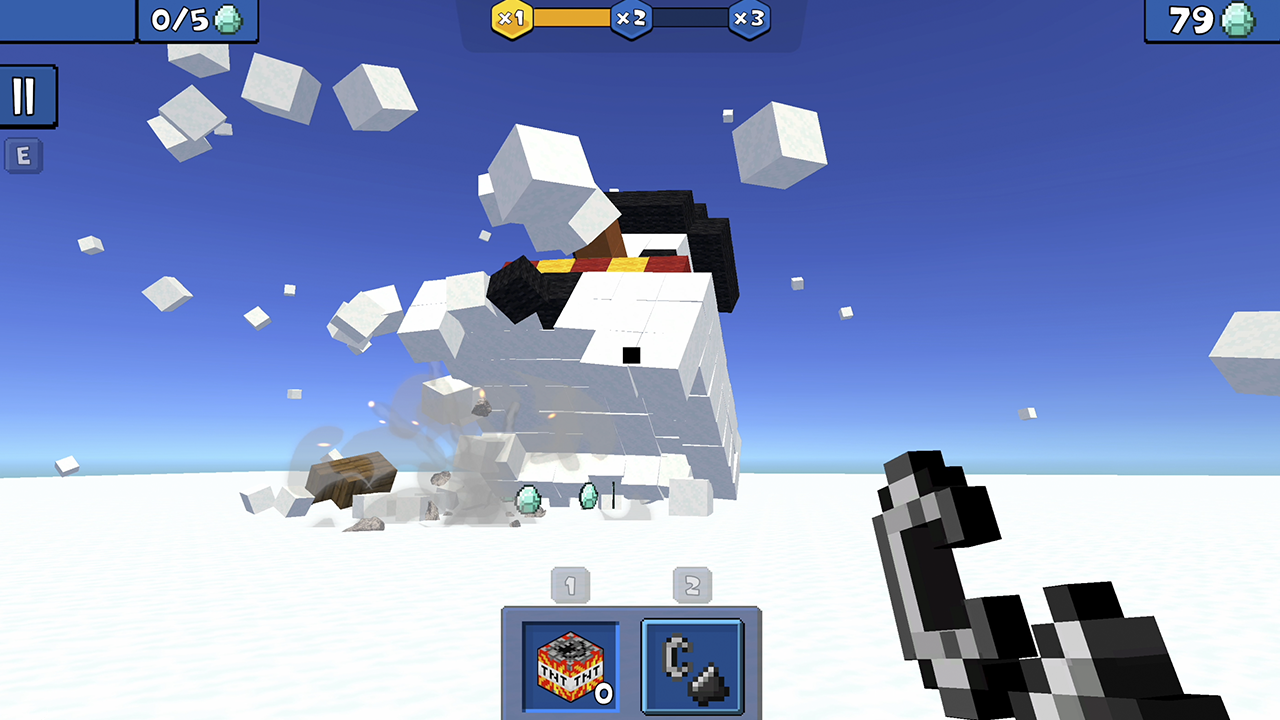Screen dimensions: 1280x720
Task: Click the key 1 label above the TNT slot
Action: (570, 585)
